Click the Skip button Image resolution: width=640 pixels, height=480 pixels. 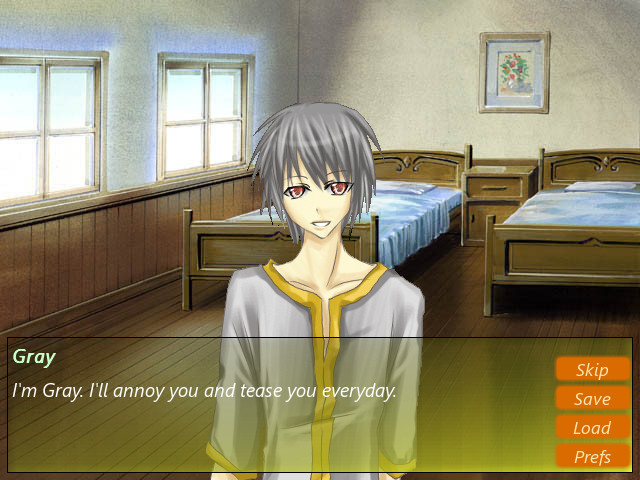(592, 370)
